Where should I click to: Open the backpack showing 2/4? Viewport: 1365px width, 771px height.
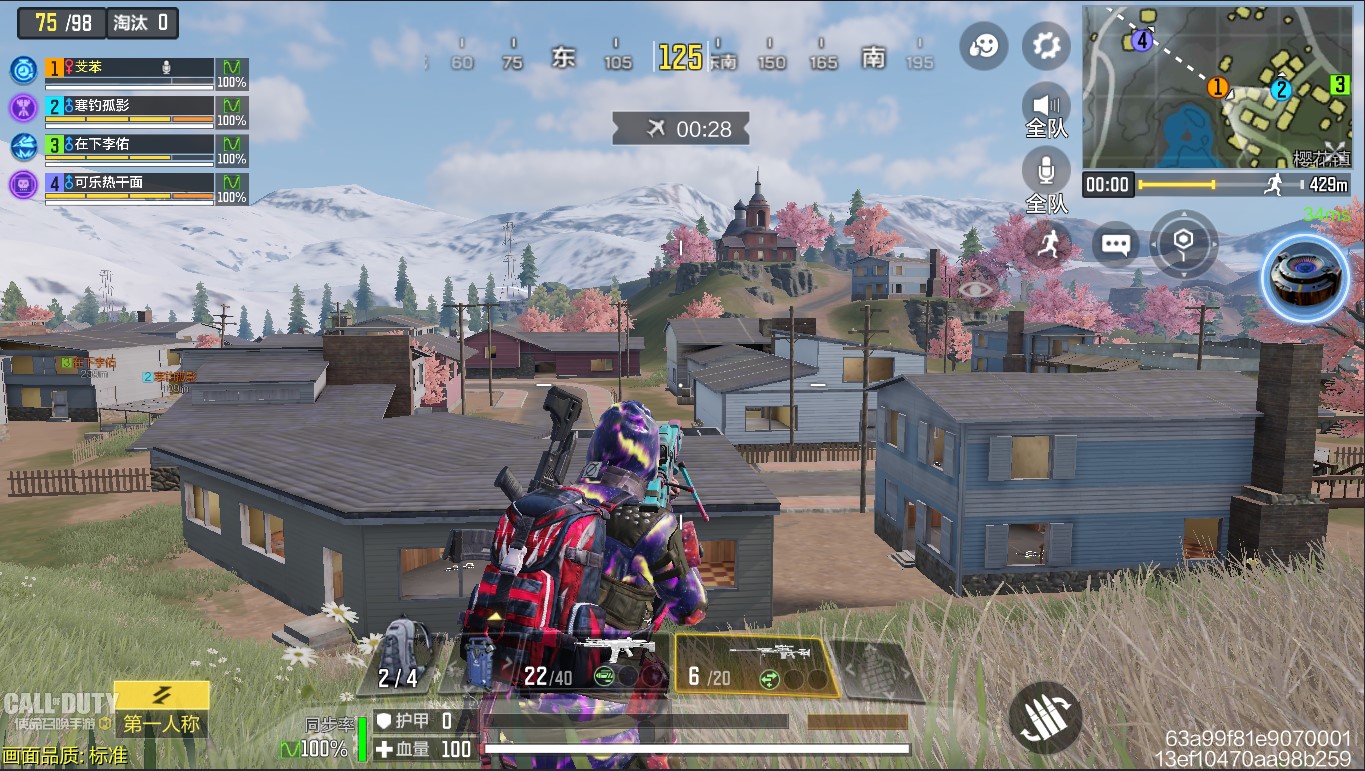tap(398, 661)
